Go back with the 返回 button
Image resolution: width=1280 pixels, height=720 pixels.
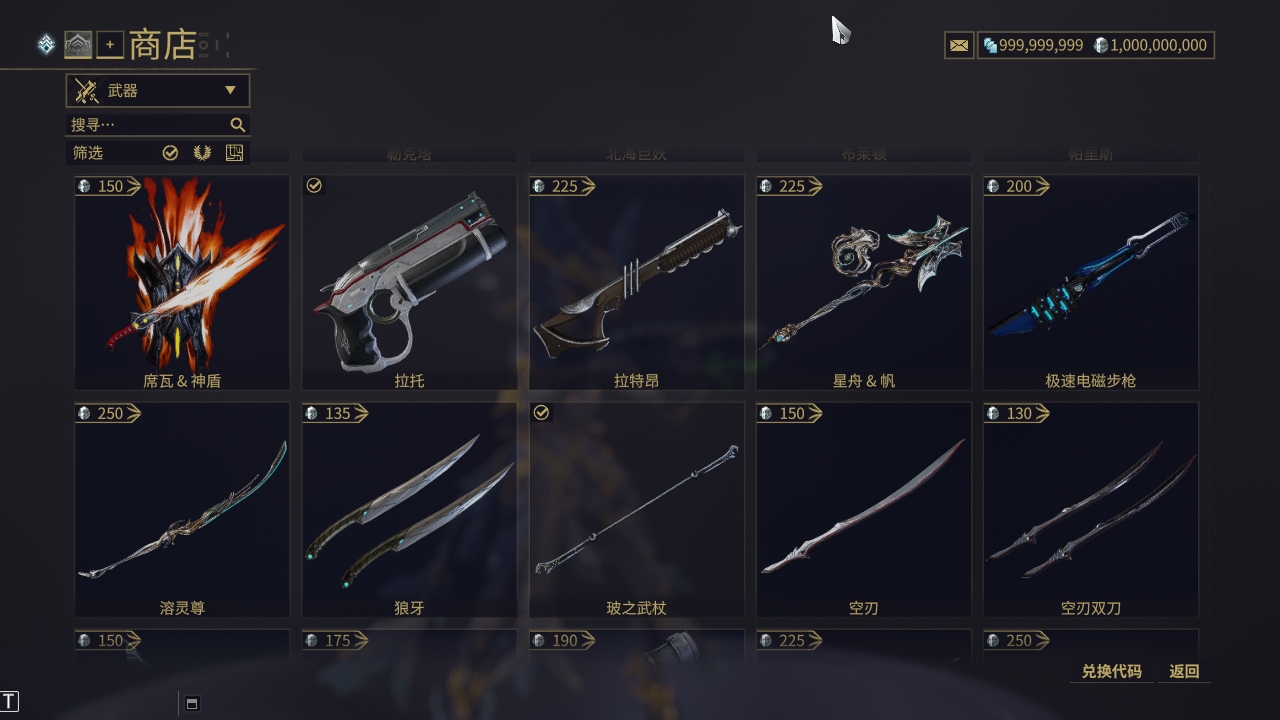click(1184, 671)
